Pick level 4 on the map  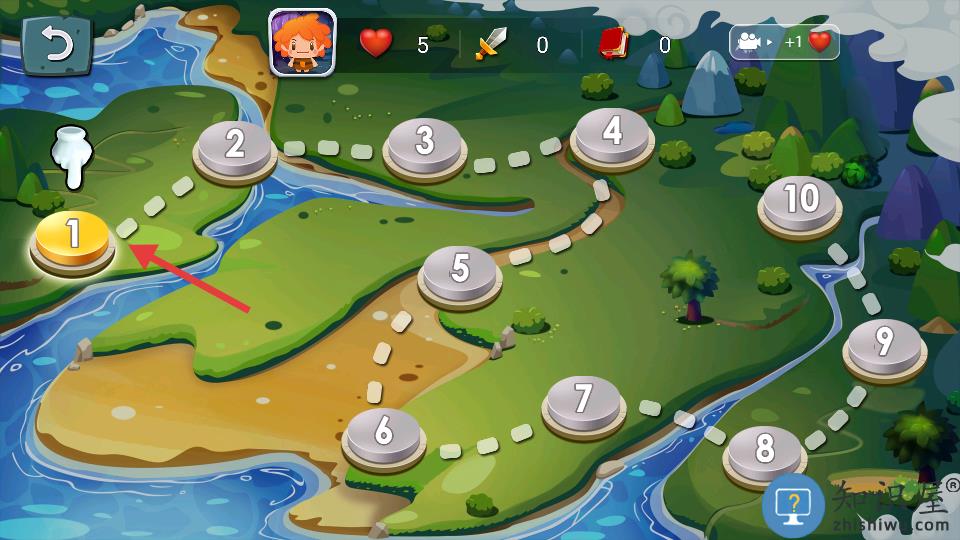[x=612, y=134]
